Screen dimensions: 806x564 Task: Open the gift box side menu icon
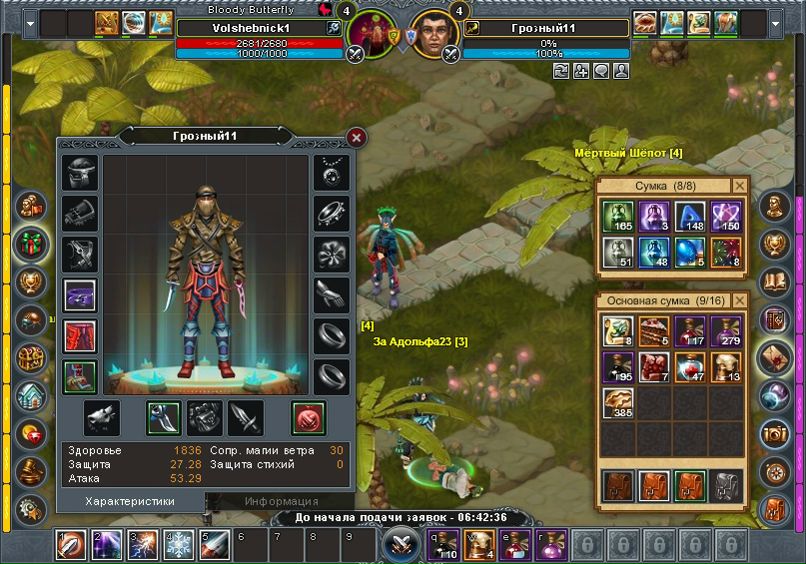pos(31,244)
